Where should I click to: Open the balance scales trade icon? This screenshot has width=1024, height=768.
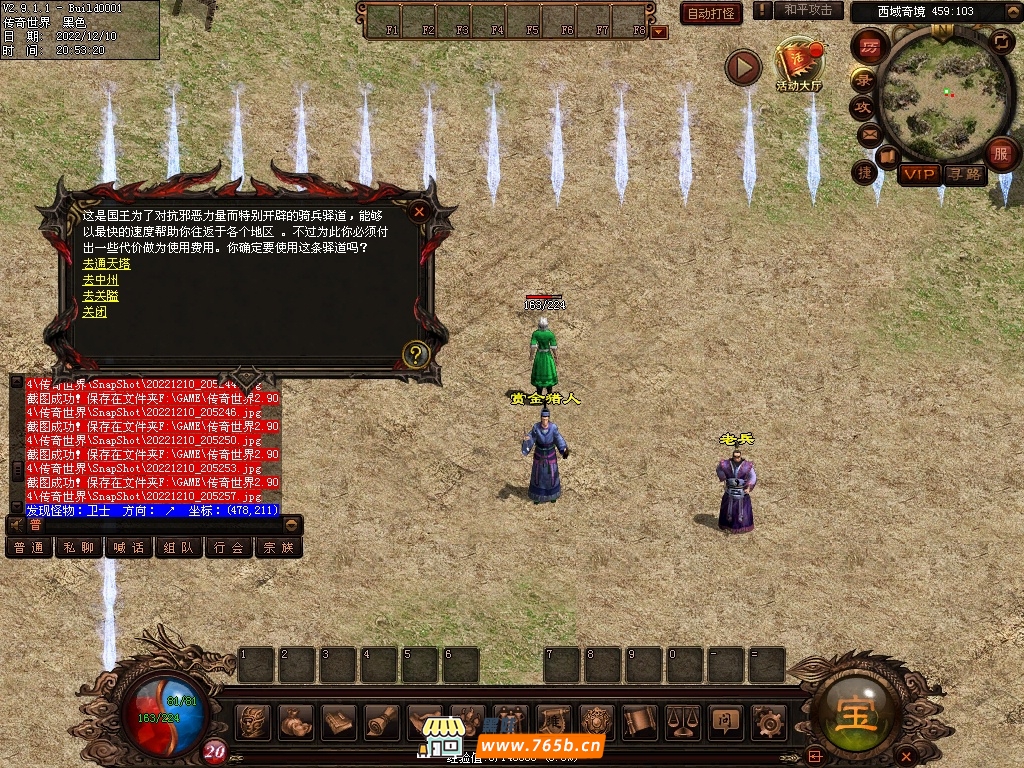(682, 721)
